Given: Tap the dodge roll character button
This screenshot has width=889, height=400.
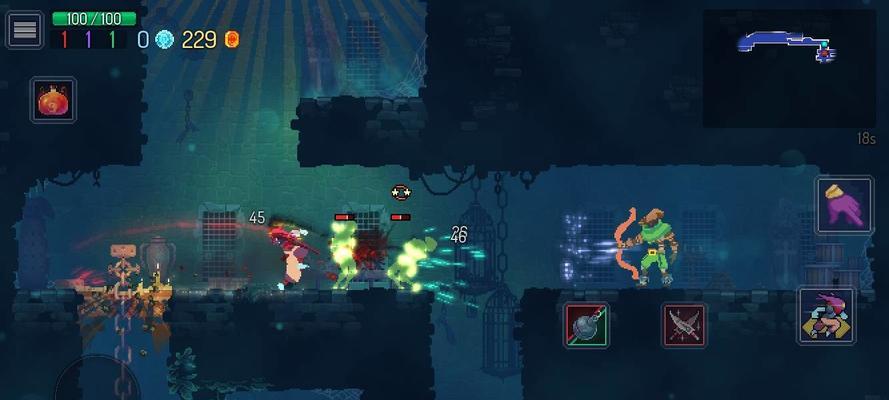Looking at the screenshot, I should click(827, 316).
